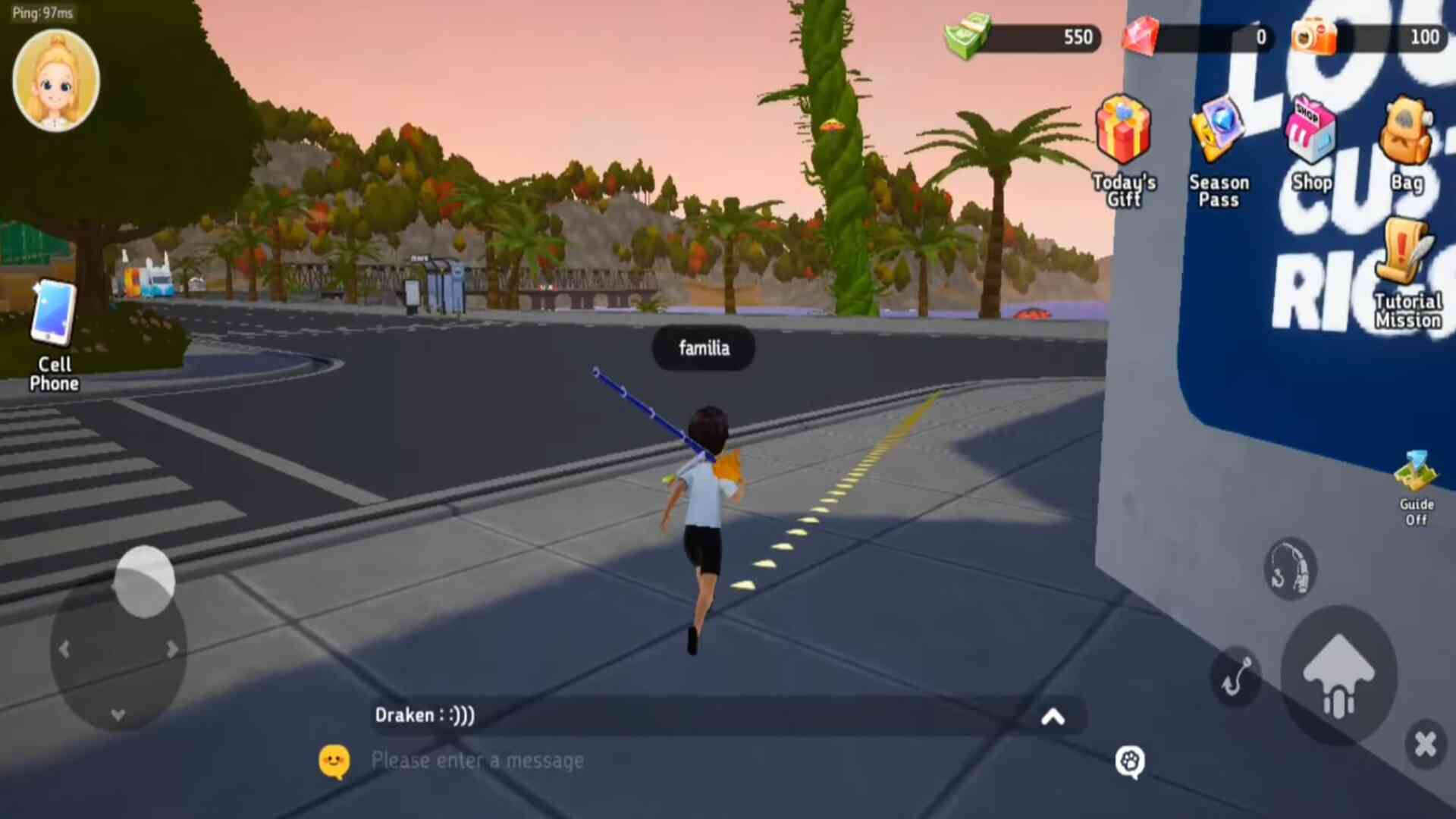Use the fishing hook action button

1236,676
